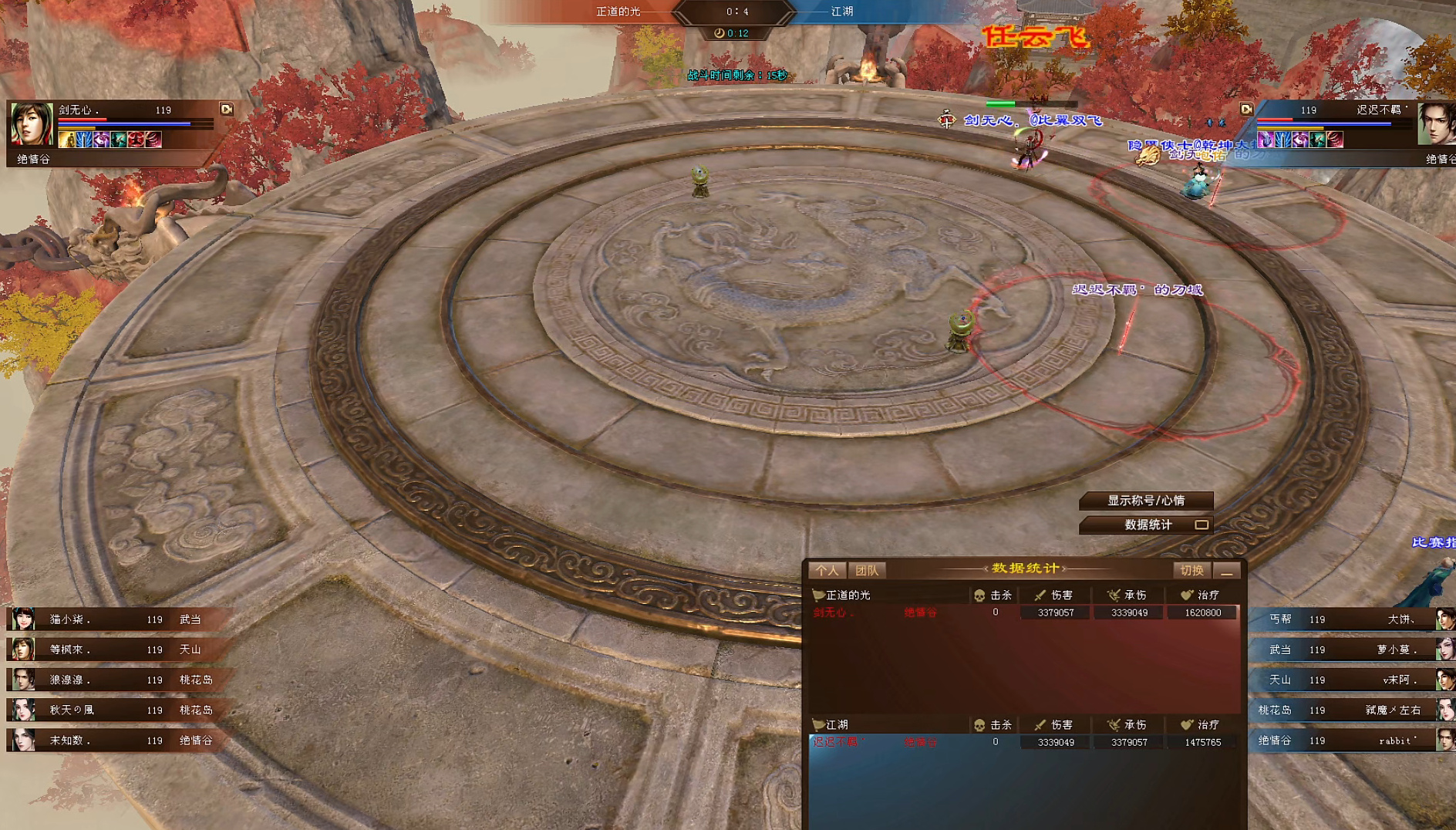This screenshot has height=830, width=1456.
Task: Click the 显示称号/心情 button
Action: pos(1145,501)
